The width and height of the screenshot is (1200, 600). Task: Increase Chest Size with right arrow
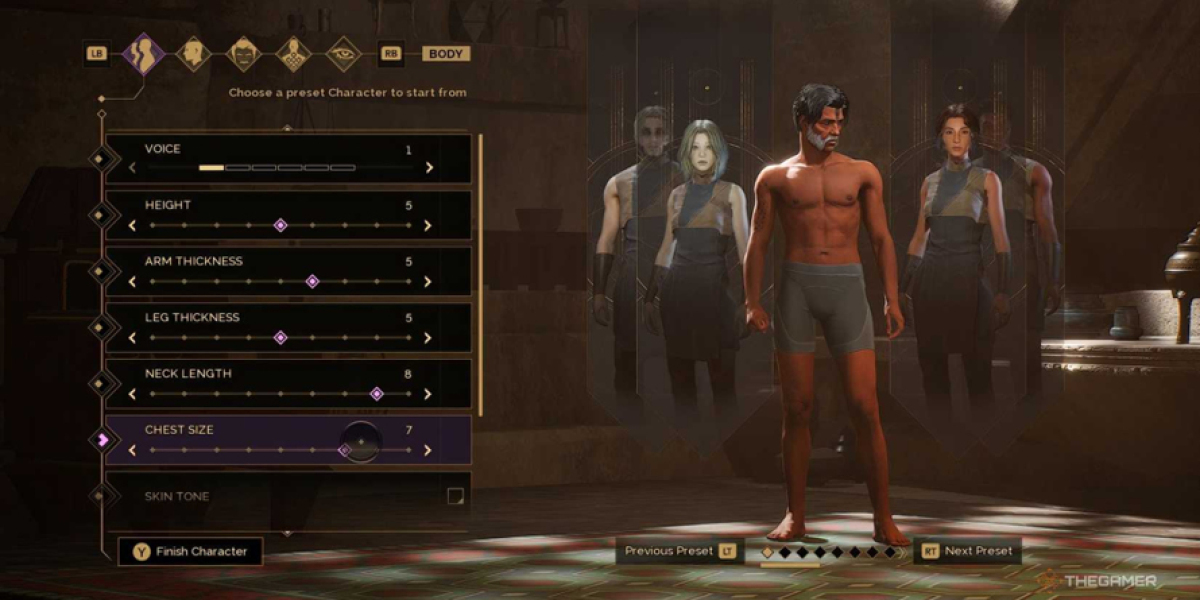click(x=429, y=450)
